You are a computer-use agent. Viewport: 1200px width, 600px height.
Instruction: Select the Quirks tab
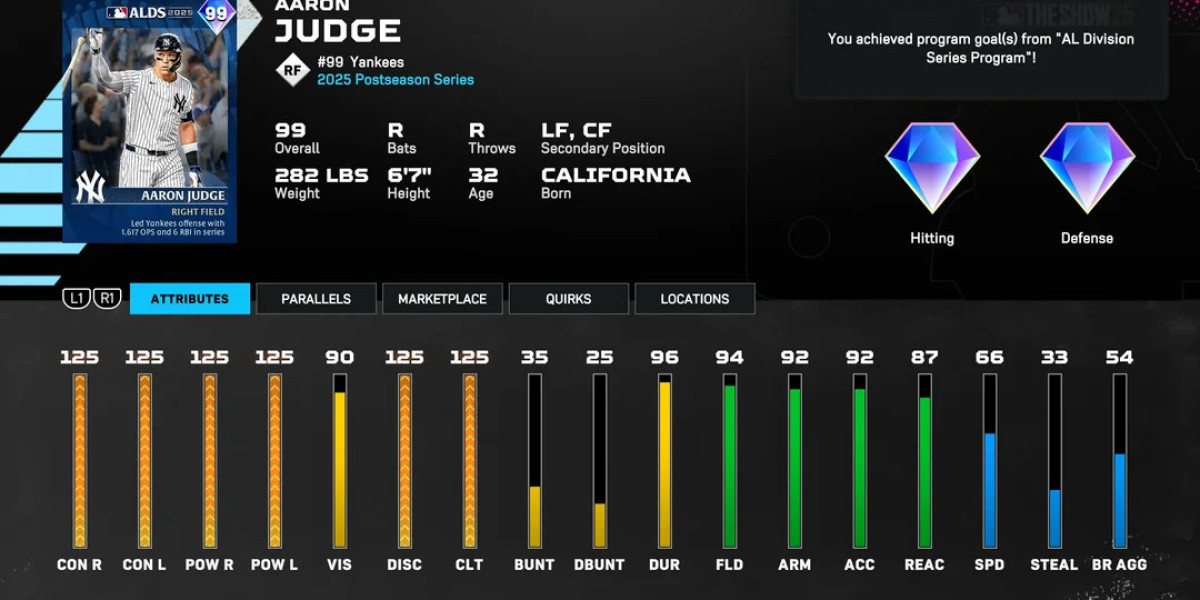(x=568, y=299)
